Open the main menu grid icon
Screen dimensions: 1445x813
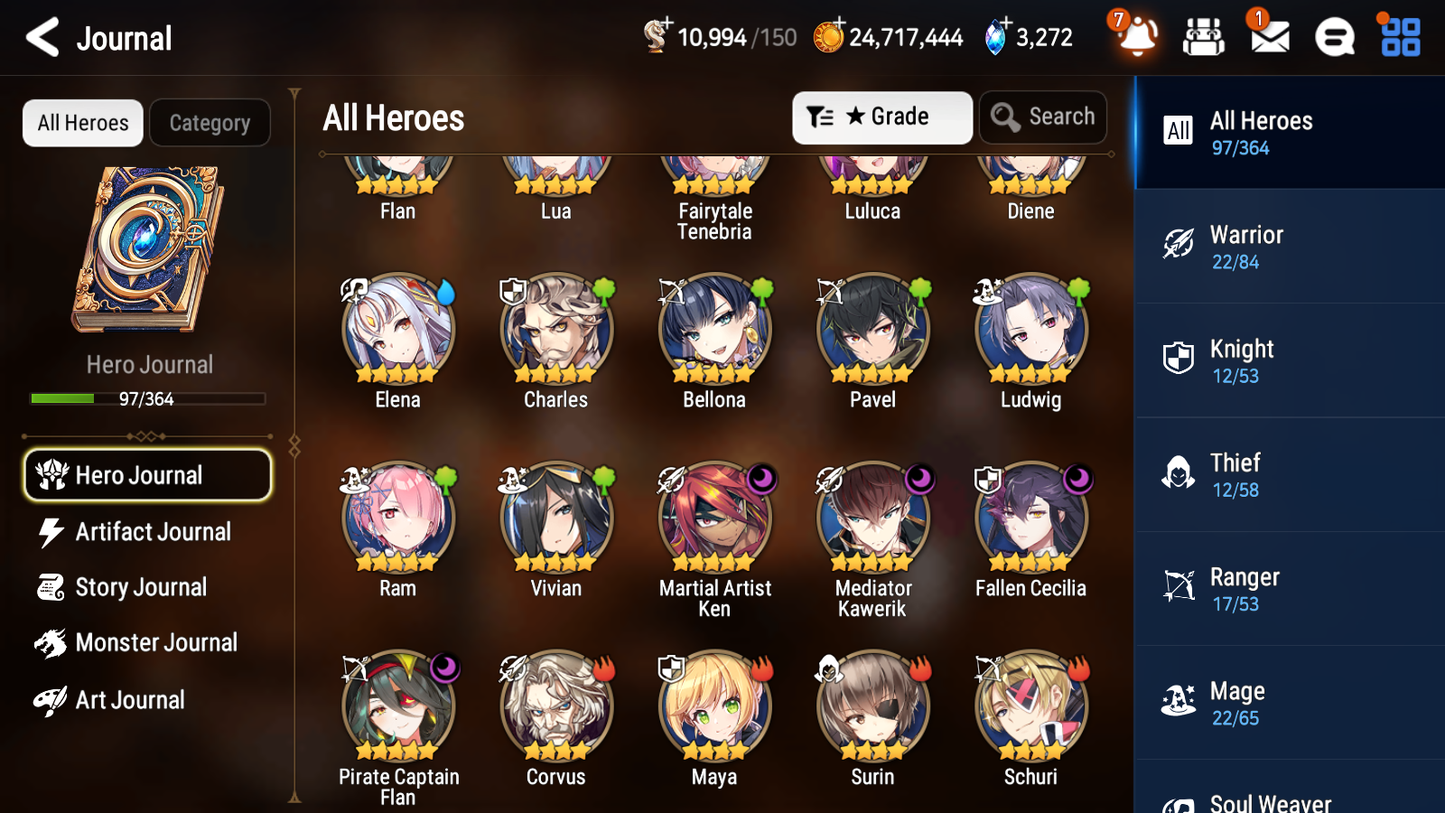[x=1398, y=36]
